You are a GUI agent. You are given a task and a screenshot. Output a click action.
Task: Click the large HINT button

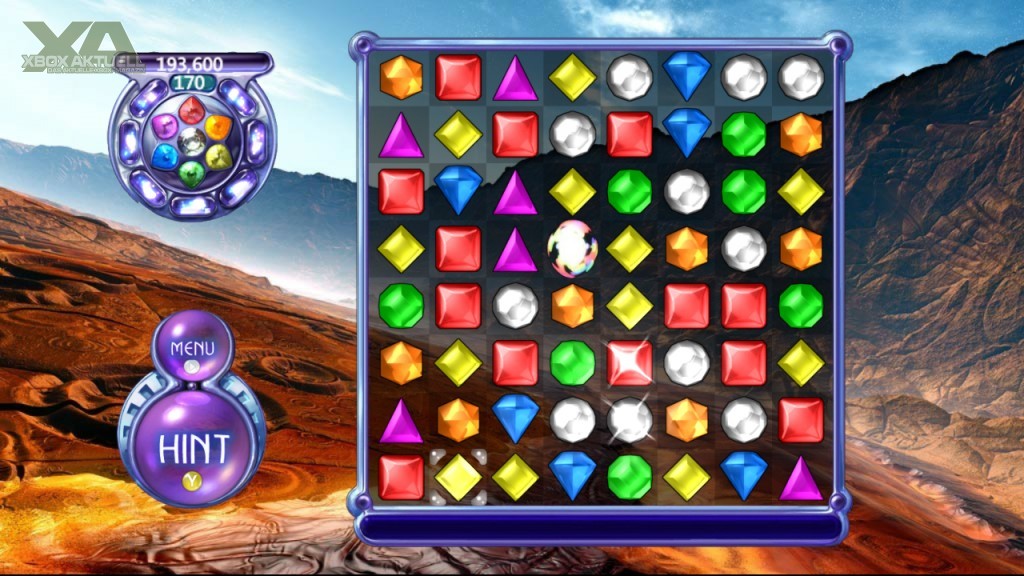coord(193,445)
